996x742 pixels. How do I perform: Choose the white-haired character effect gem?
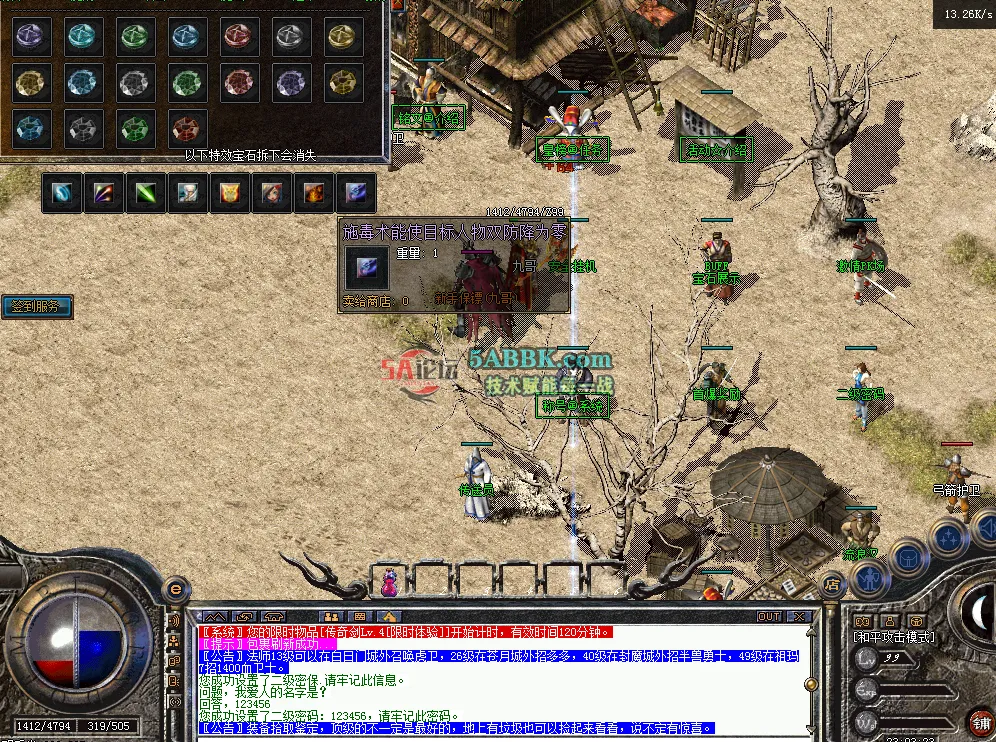[x=188, y=193]
